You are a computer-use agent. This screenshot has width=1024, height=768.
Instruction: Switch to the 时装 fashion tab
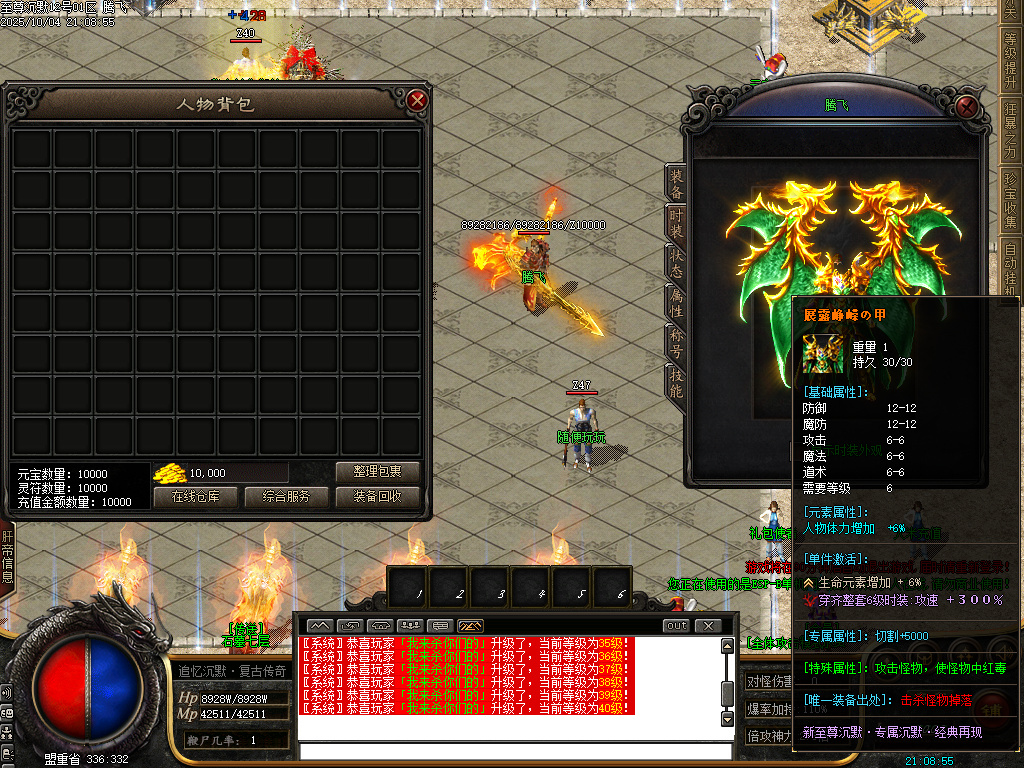(676, 222)
